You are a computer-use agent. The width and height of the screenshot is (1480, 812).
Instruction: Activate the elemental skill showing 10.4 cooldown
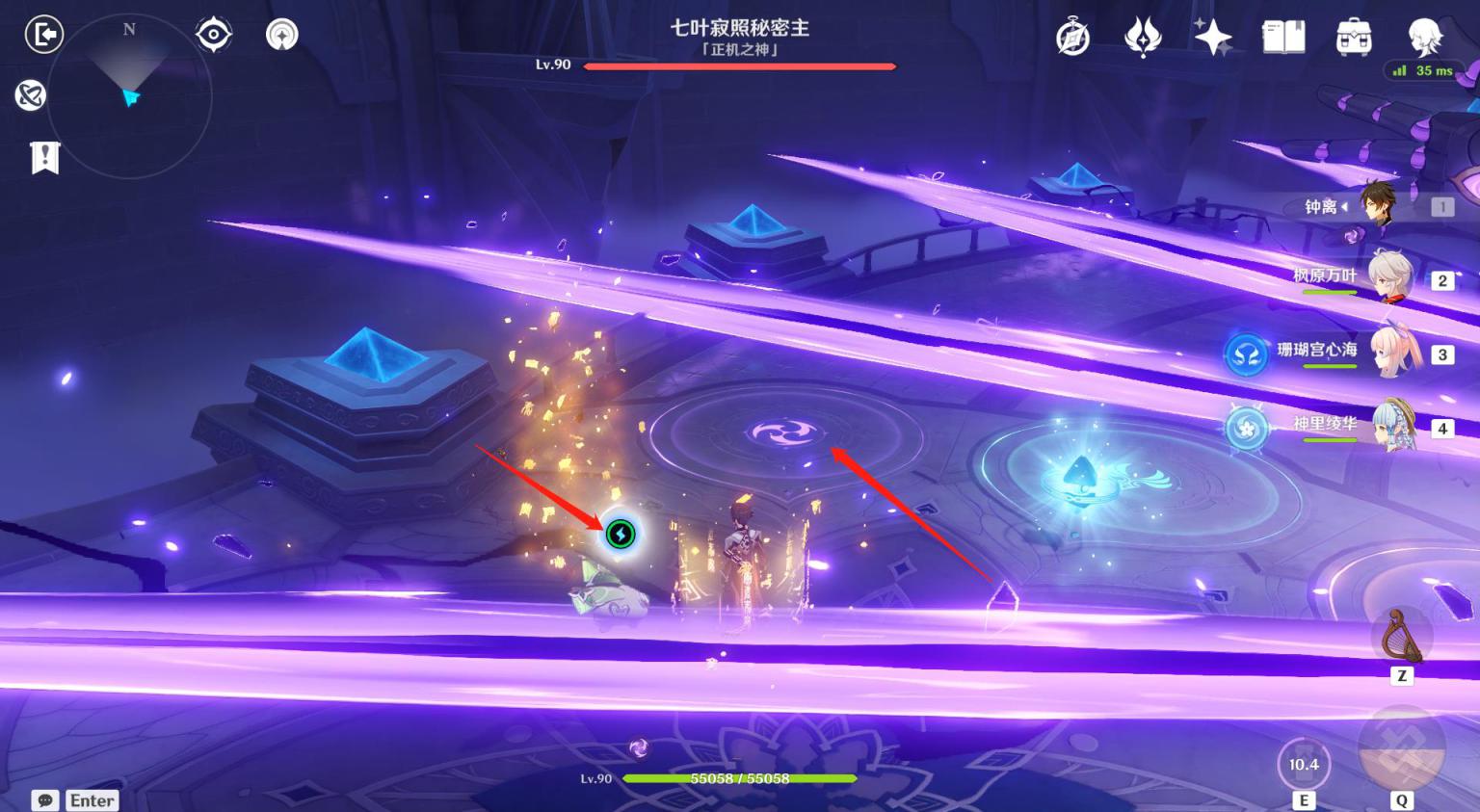[1304, 764]
